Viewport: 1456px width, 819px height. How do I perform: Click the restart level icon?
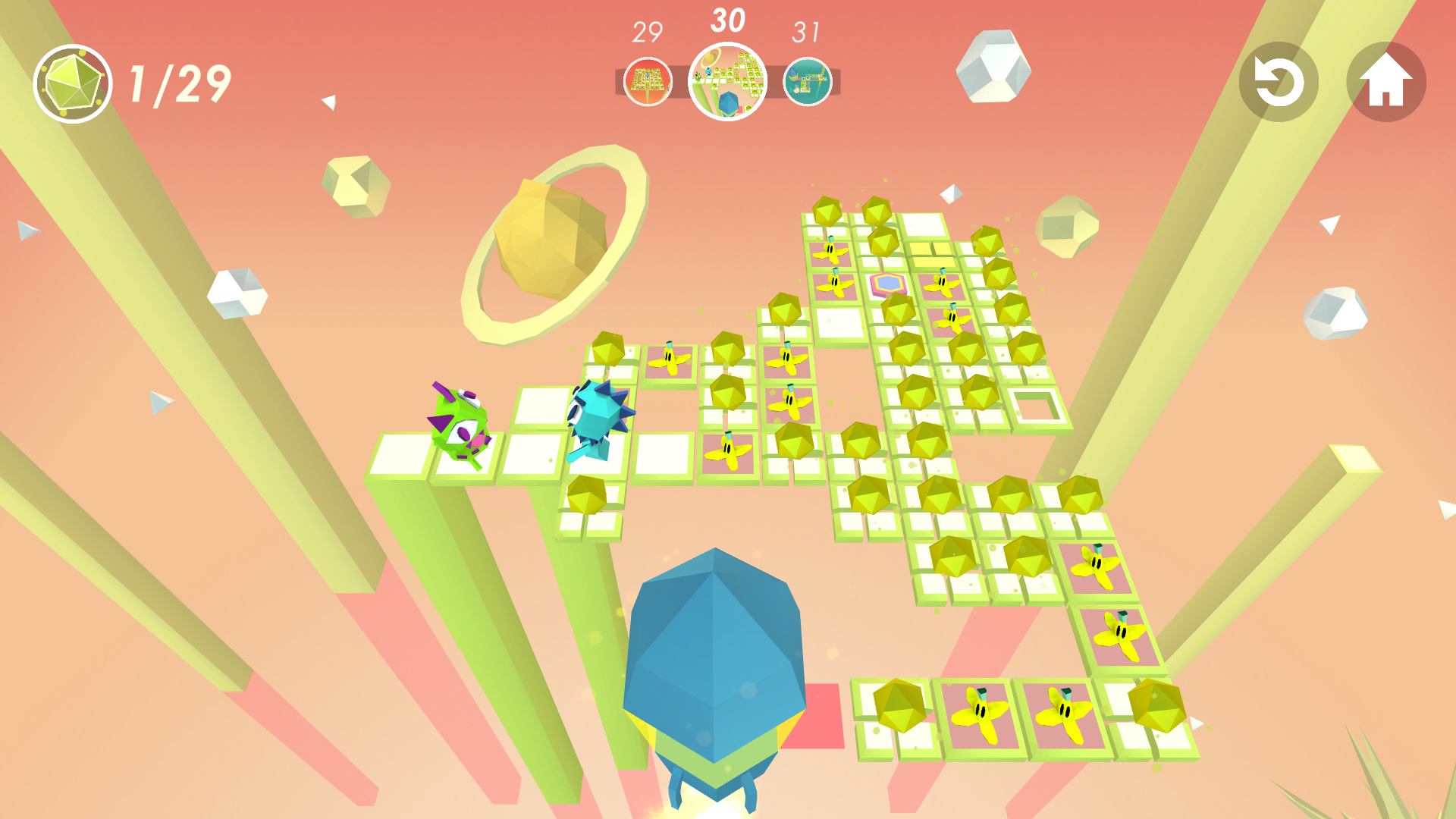(1278, 82)
